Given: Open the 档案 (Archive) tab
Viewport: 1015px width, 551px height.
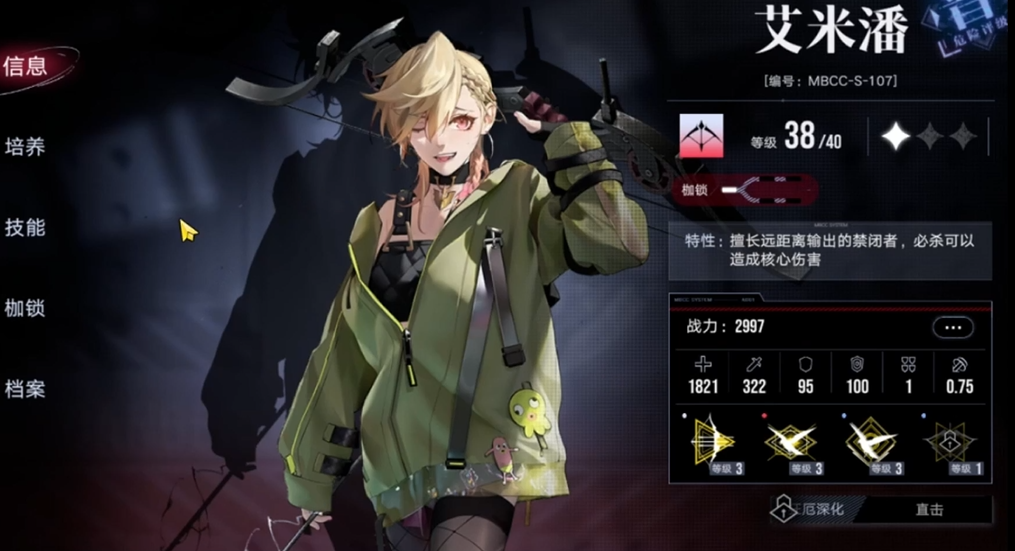Looking at the screenshot, I should pyautogui.click(x=26, y=388).
